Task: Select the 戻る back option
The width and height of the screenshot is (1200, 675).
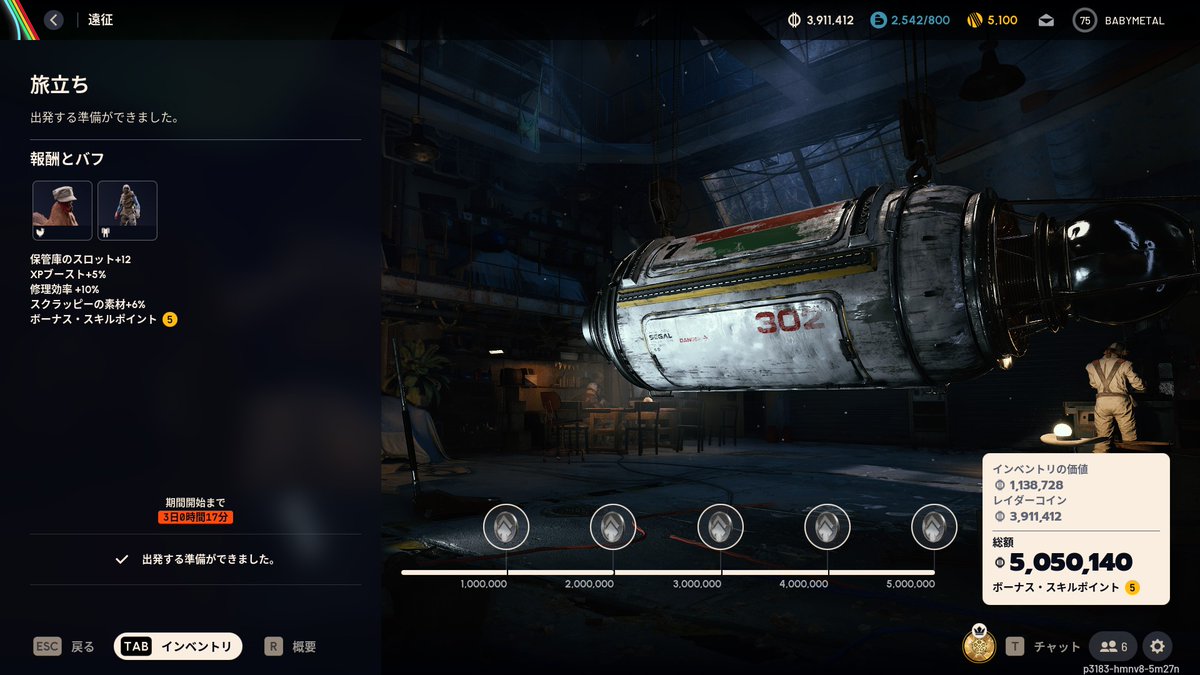Action: tap(65, 646)
